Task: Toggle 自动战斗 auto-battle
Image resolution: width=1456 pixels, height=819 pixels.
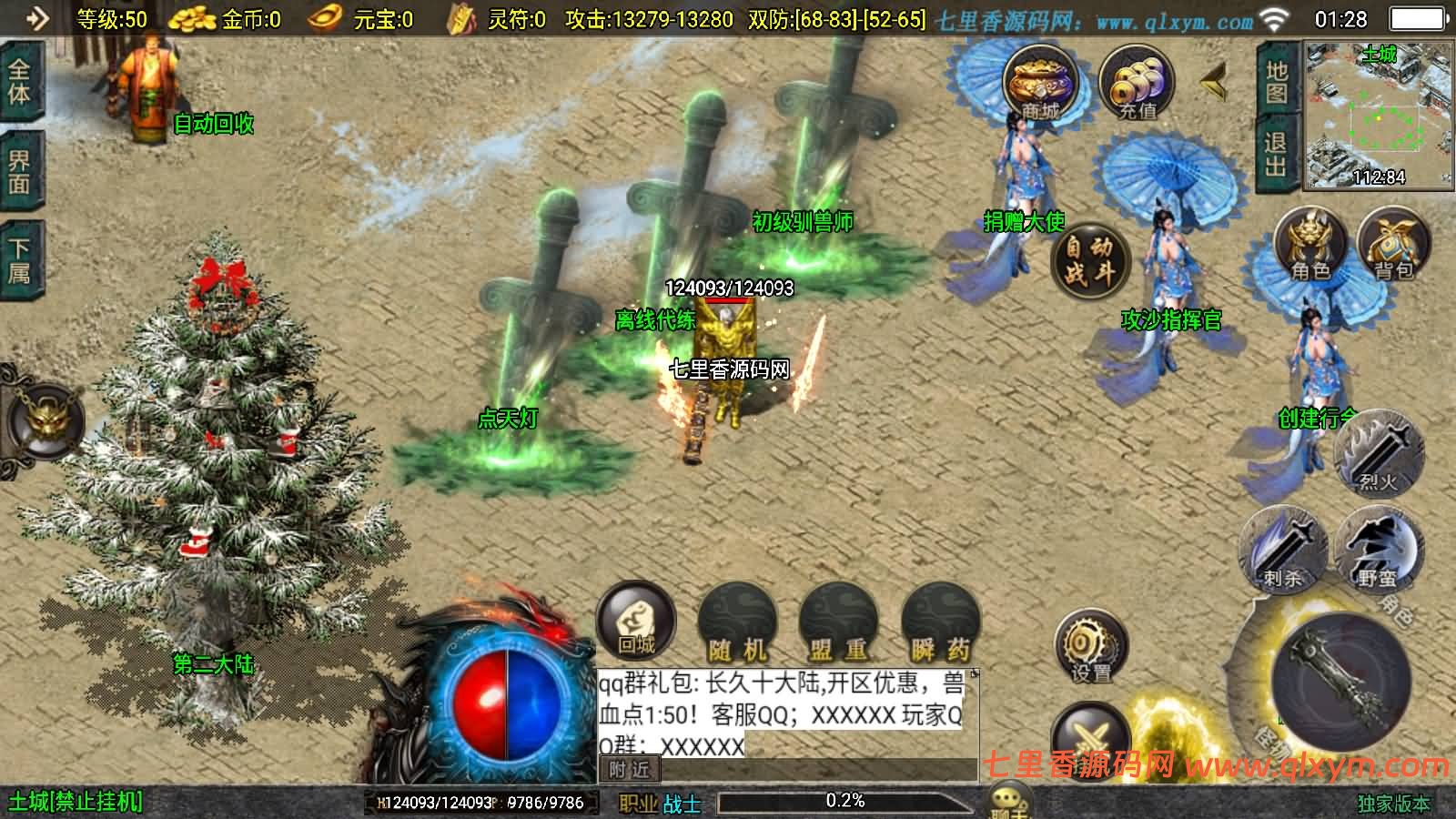Action: [x=1089, y=259]
